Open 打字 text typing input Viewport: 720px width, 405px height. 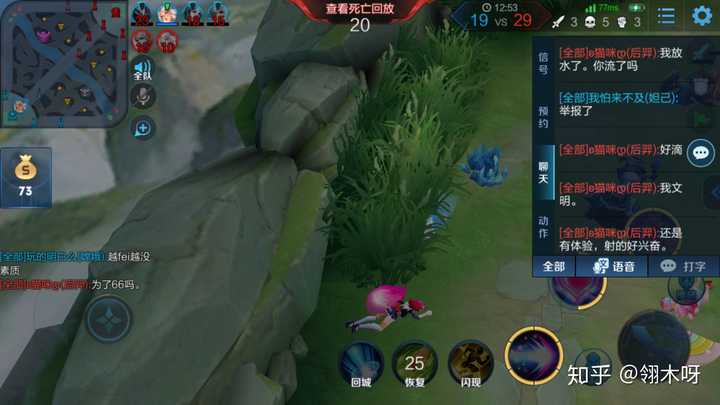[x=684, y=266]
